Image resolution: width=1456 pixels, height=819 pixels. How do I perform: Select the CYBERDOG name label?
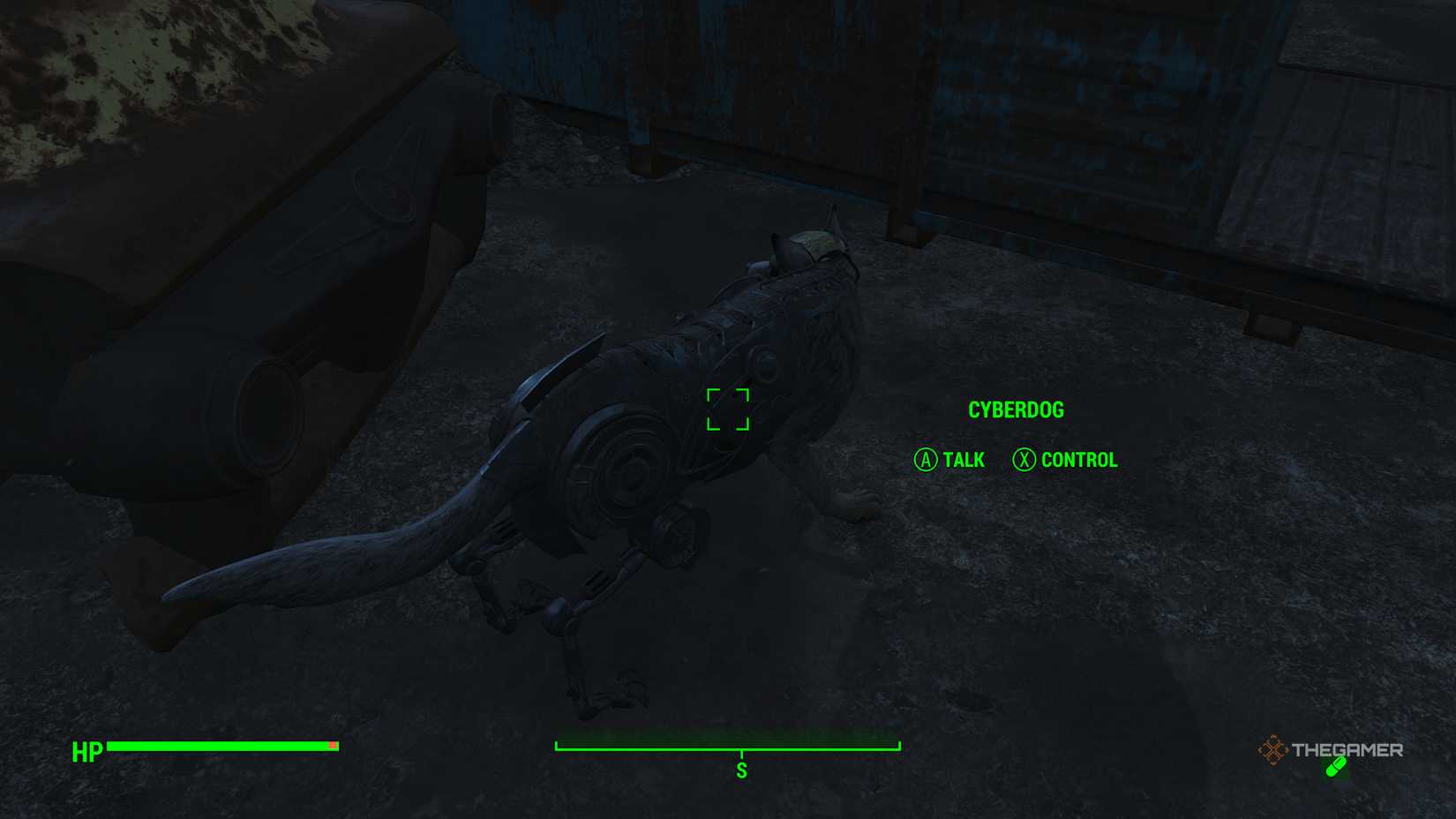[1017, 409]
